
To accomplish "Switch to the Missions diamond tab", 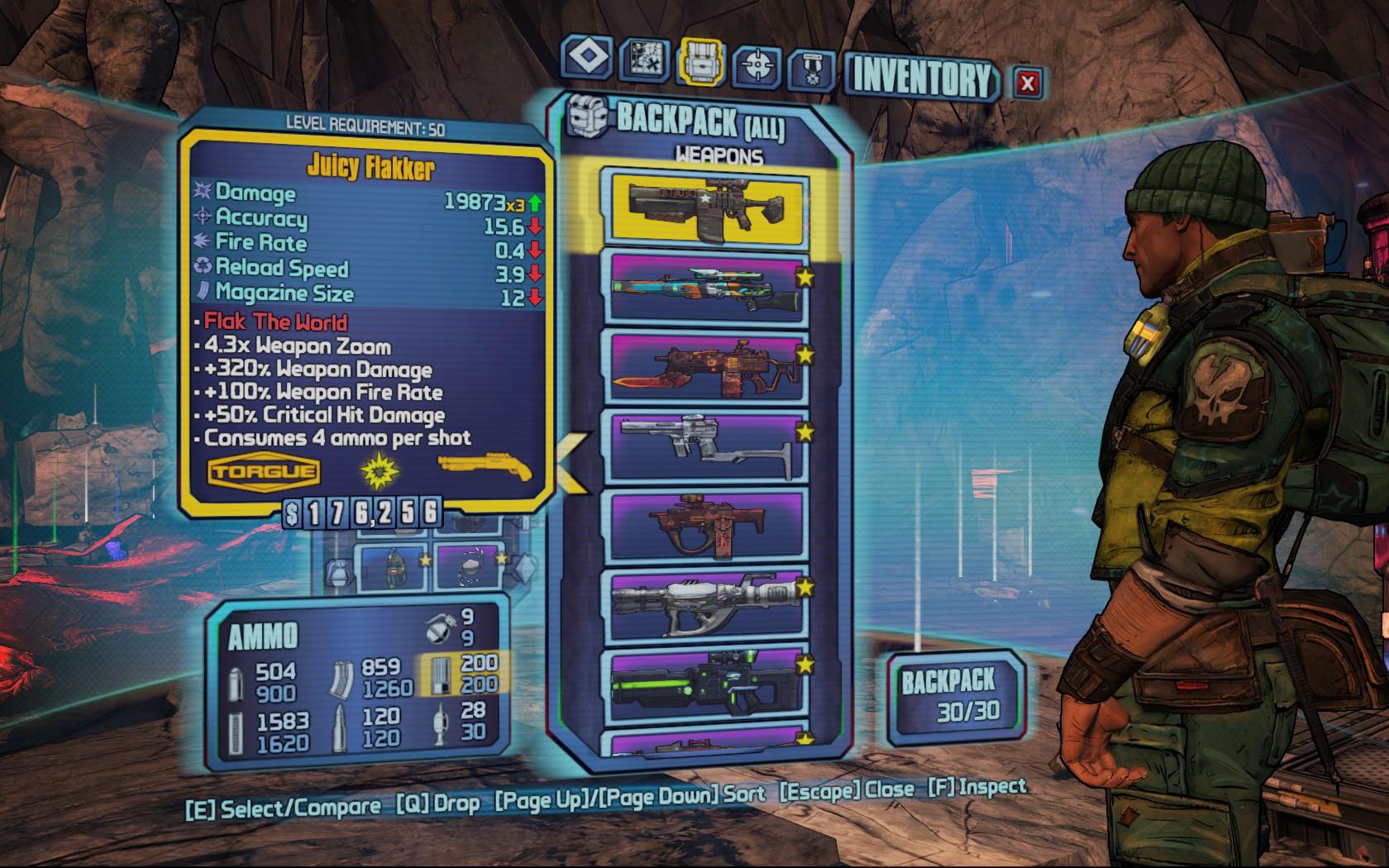I will (x=588, y=60).
